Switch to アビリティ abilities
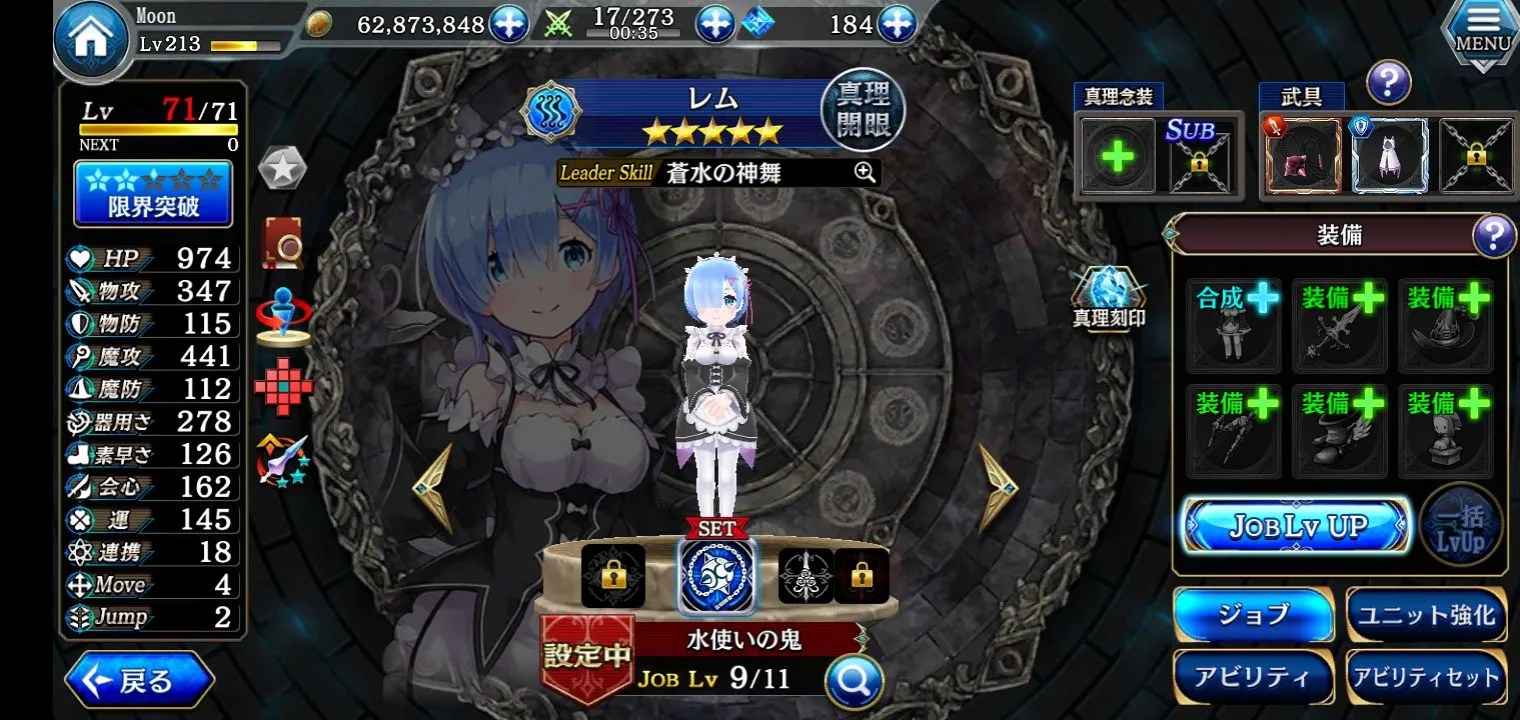 (1253, 677)
